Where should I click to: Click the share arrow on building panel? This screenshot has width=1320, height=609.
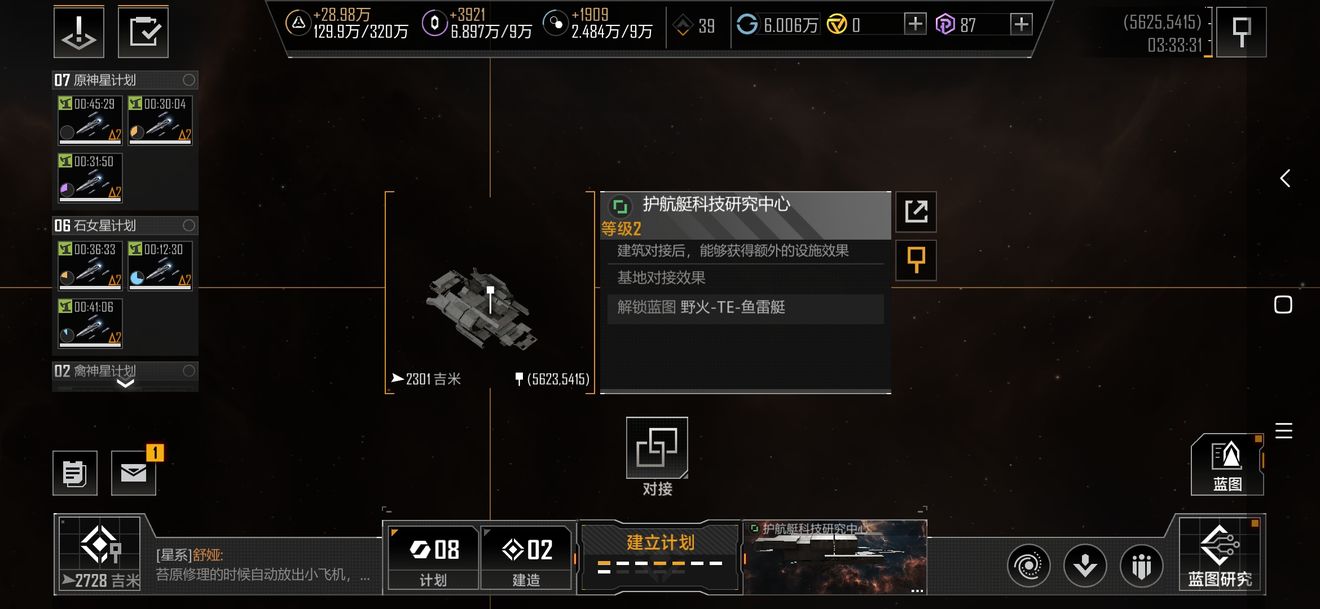click(x=915, y=211)
